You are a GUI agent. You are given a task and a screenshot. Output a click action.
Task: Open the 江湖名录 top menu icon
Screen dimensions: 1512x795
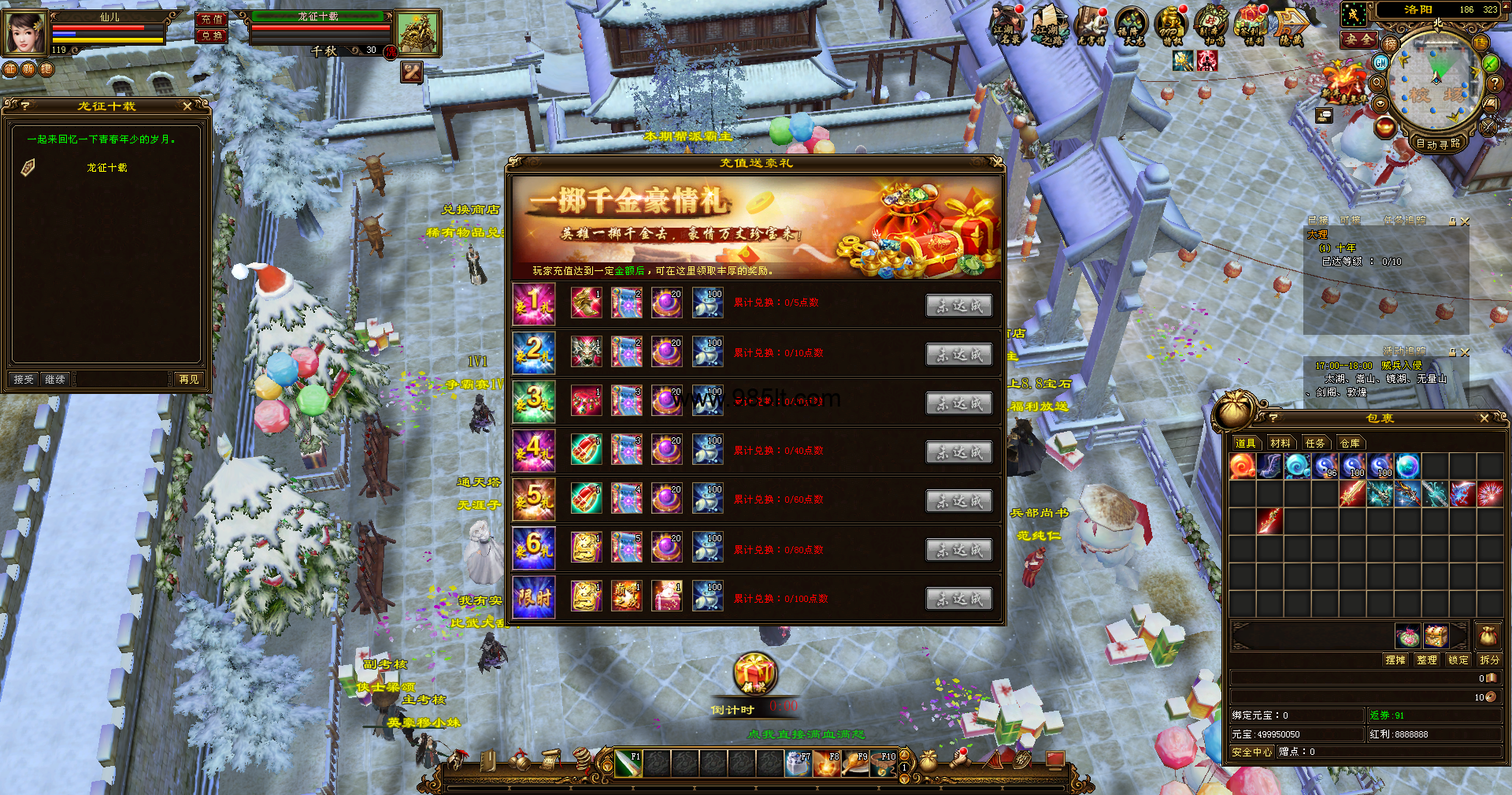(x=1007, y=25)
